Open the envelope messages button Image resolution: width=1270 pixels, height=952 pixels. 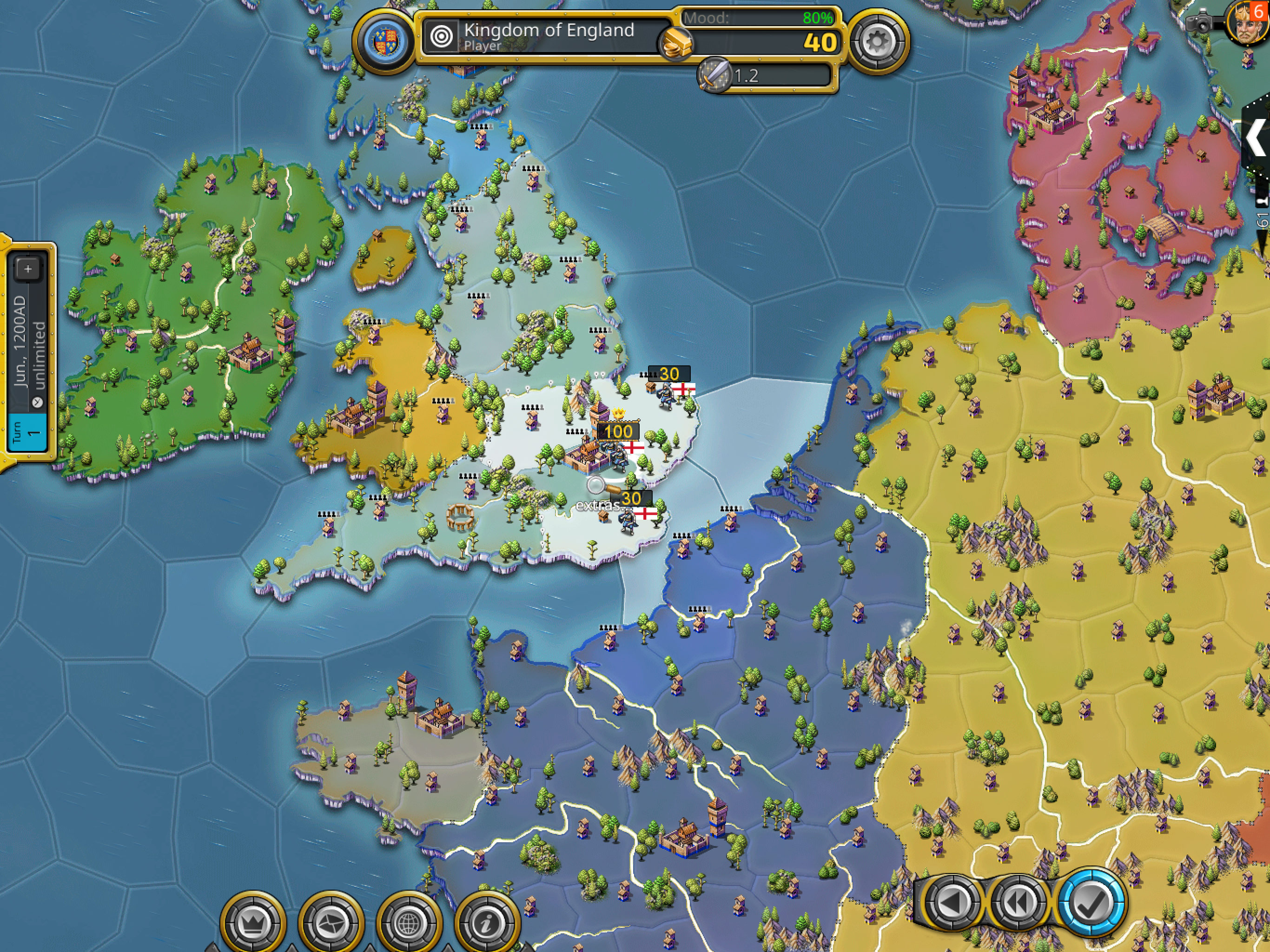(331, 923)
